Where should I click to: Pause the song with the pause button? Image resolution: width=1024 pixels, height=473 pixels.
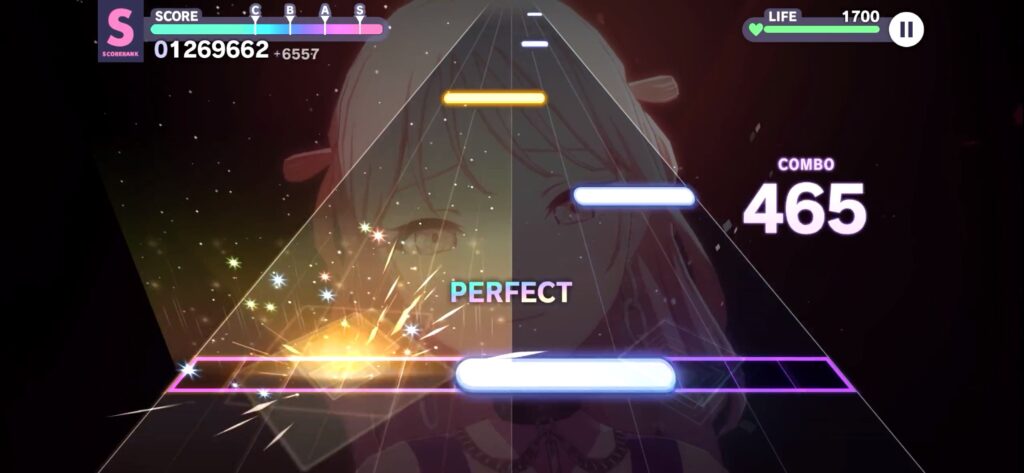(x=906, y=29)
